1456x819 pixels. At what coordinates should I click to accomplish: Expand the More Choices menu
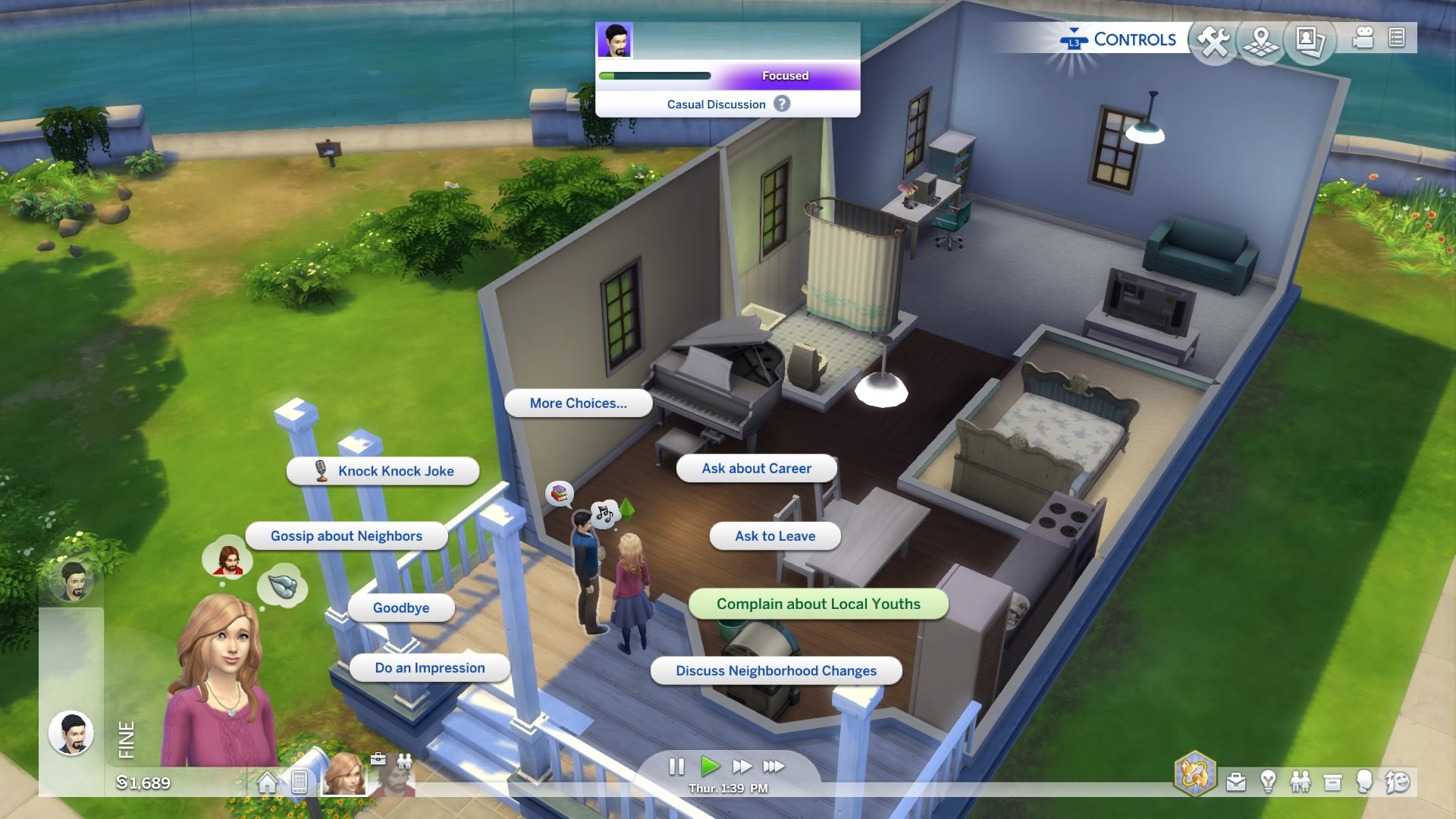pyautogui.click(x=579, y=403)
